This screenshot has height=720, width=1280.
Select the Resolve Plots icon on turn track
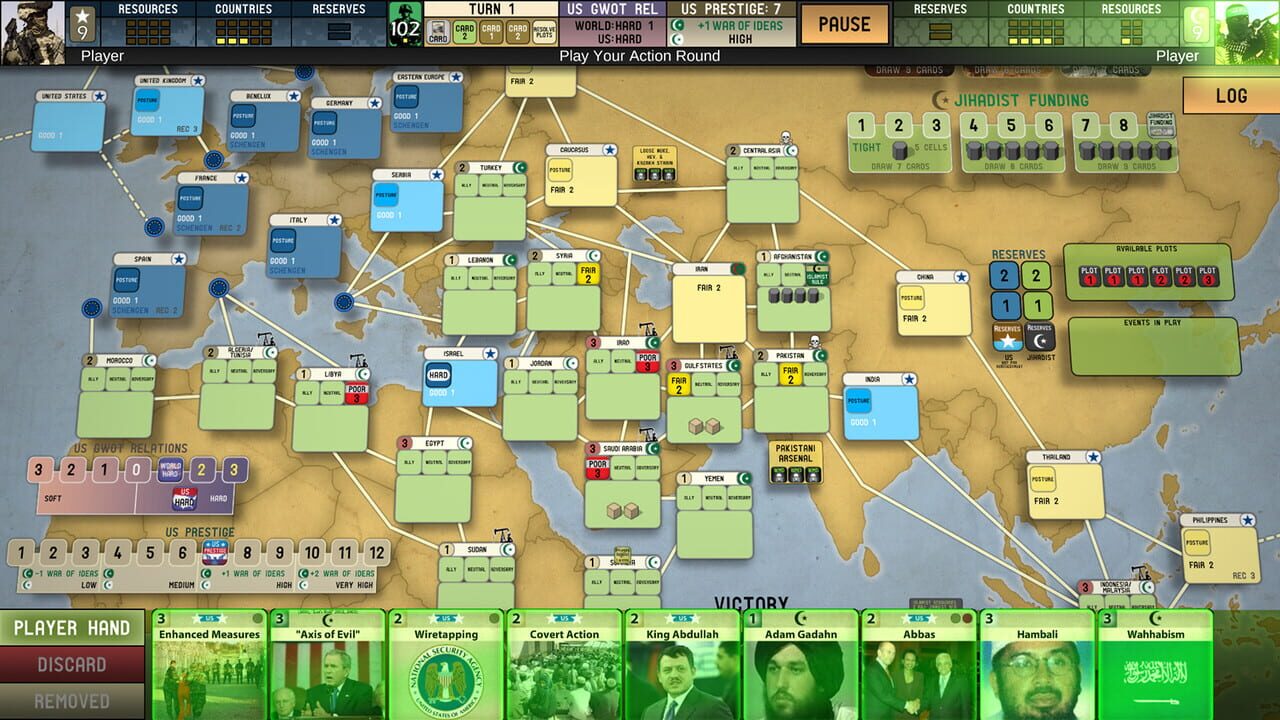[x=544, y=31]
